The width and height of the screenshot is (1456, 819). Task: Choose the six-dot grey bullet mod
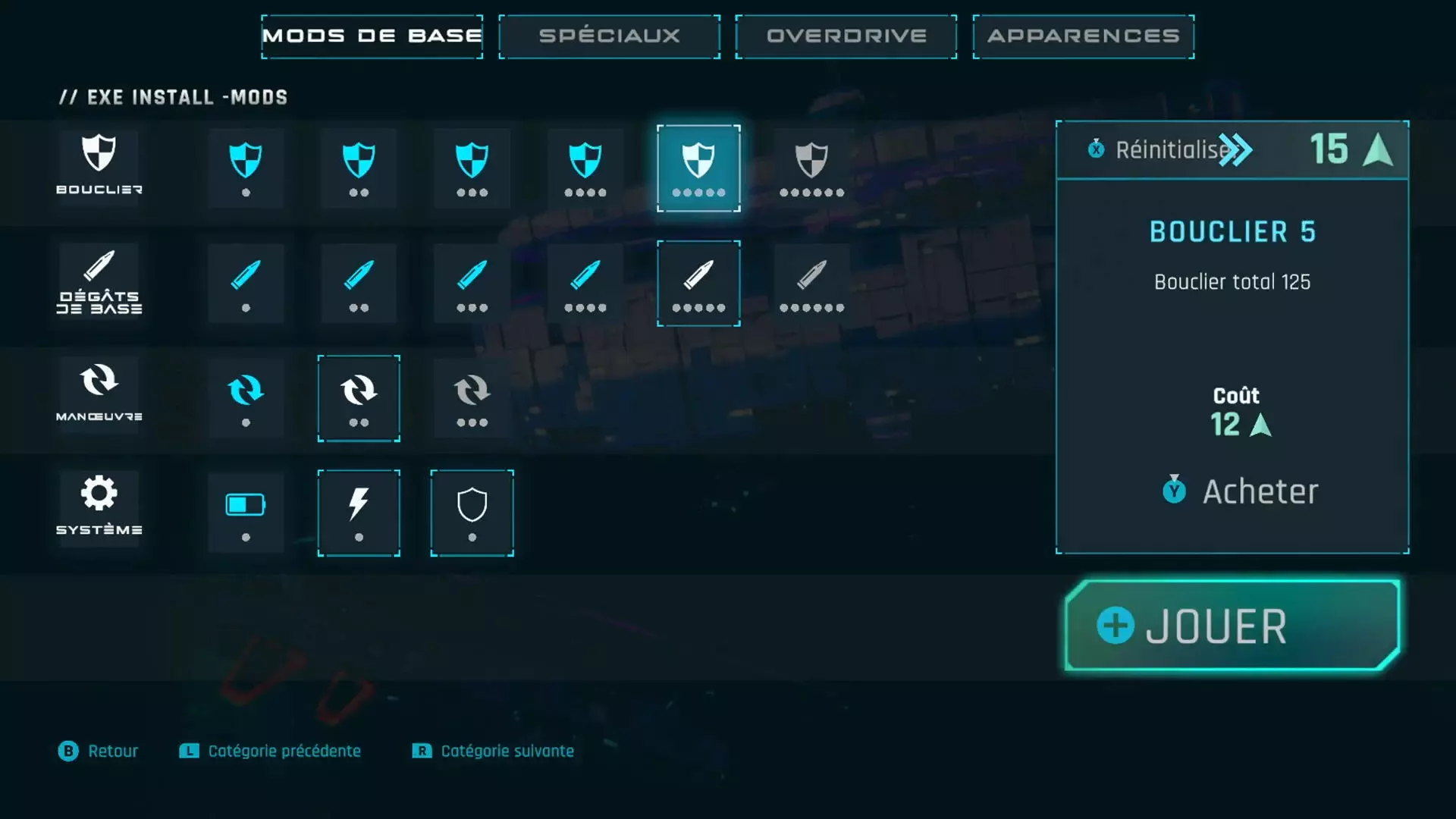point(811,284)
